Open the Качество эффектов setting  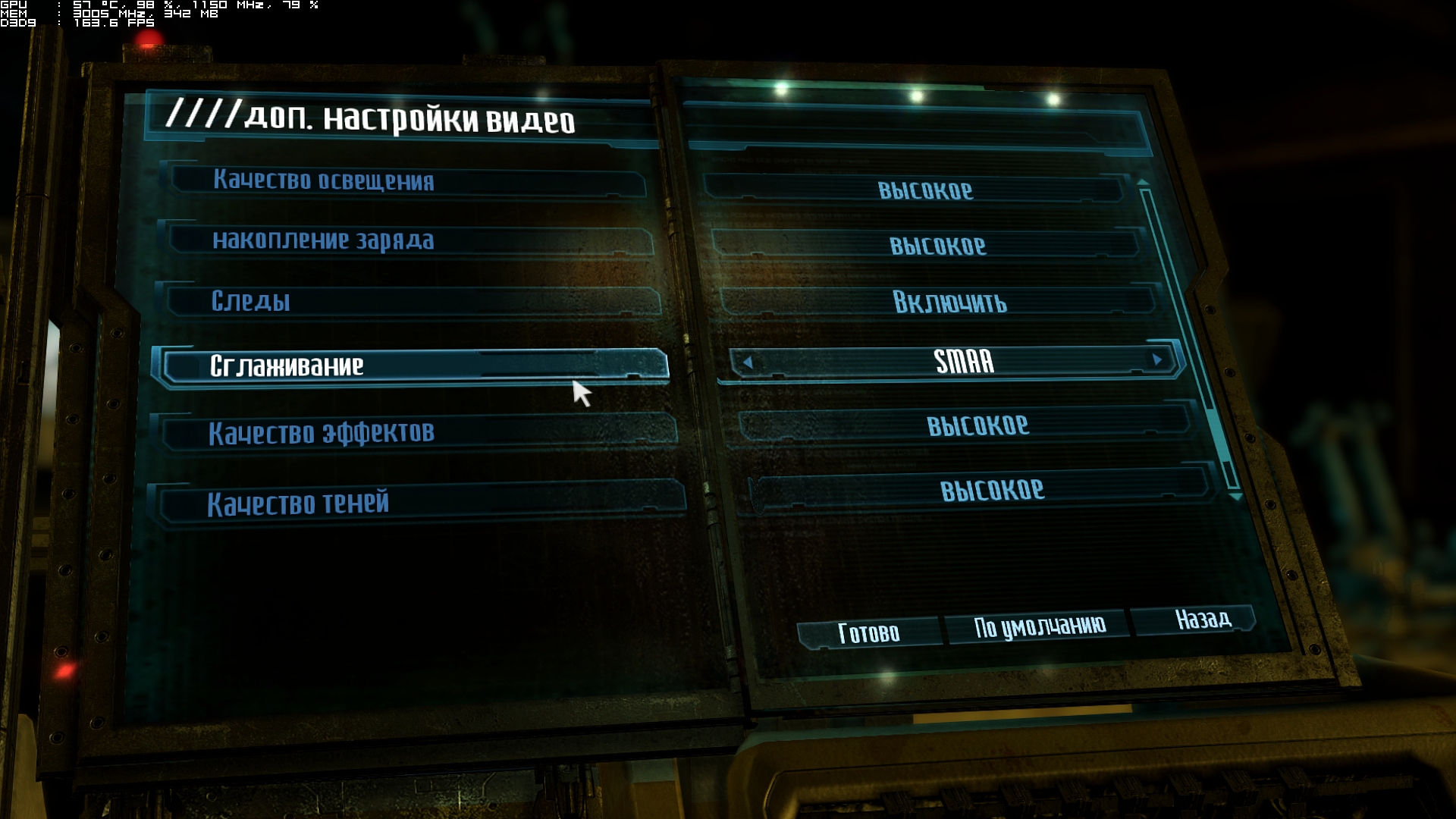coord(417,432)
